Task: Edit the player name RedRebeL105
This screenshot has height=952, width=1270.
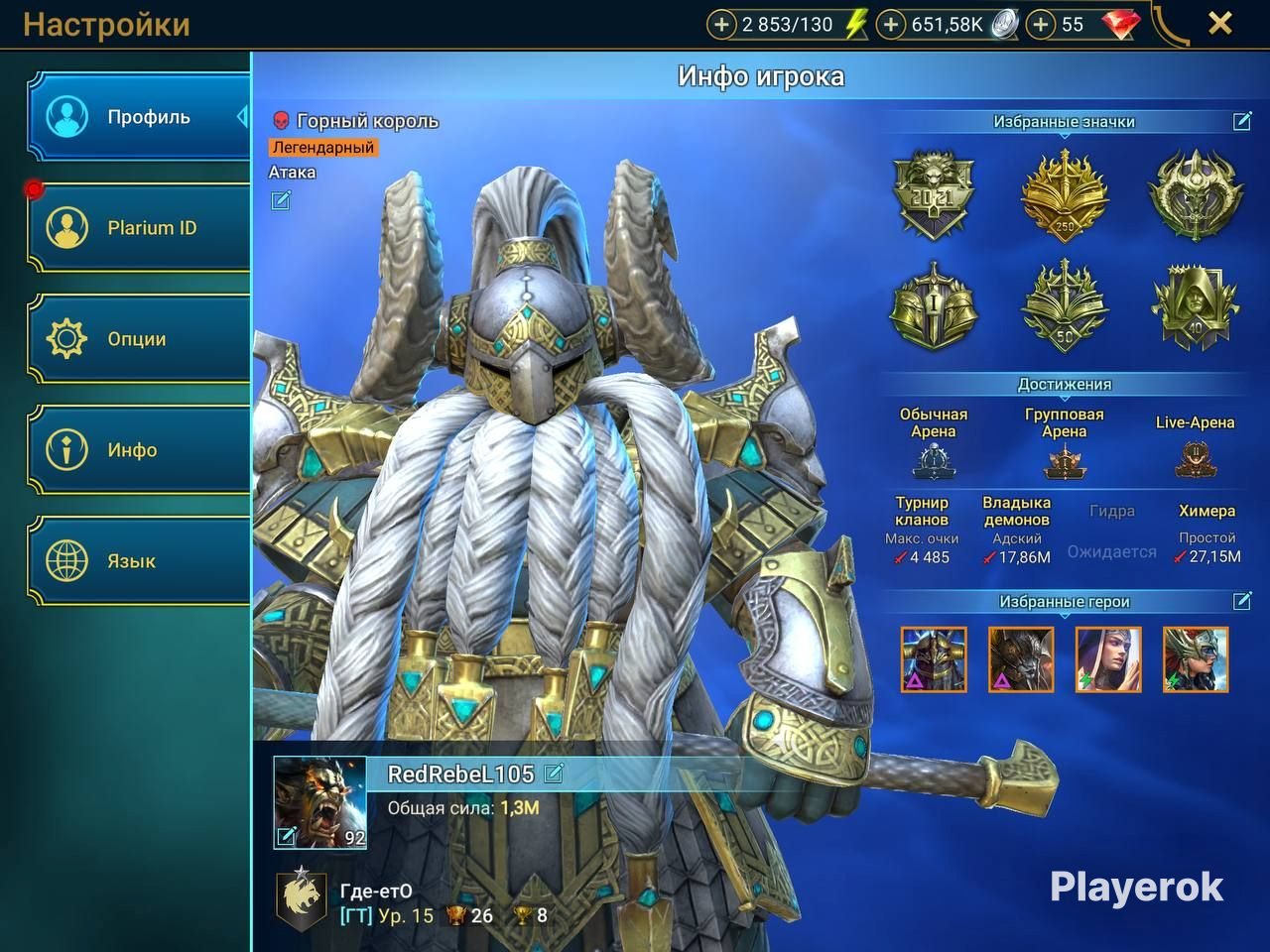Action: pyautogui.click(x=554, y=773)
